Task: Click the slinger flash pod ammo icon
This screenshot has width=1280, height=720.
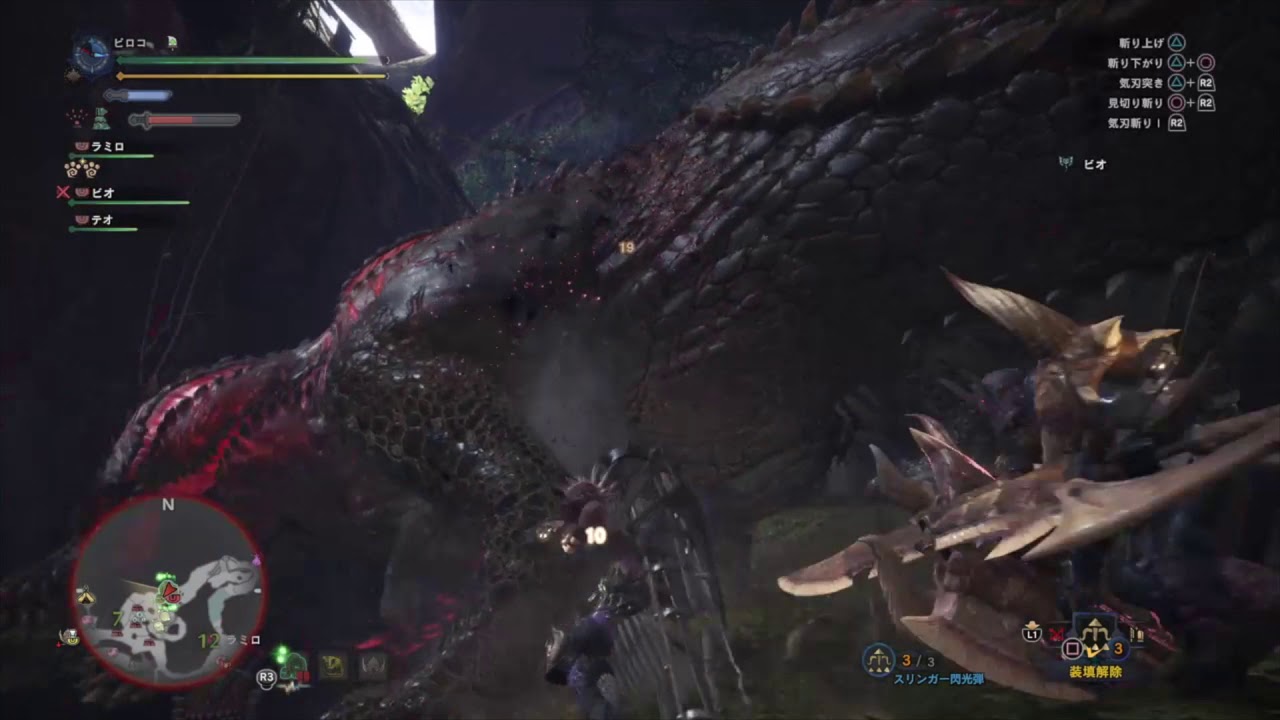Action: click(878, 660)
